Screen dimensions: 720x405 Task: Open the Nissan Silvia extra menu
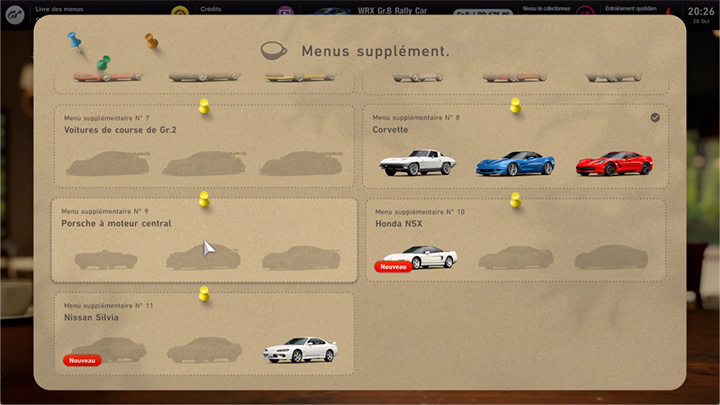(203, 333)
